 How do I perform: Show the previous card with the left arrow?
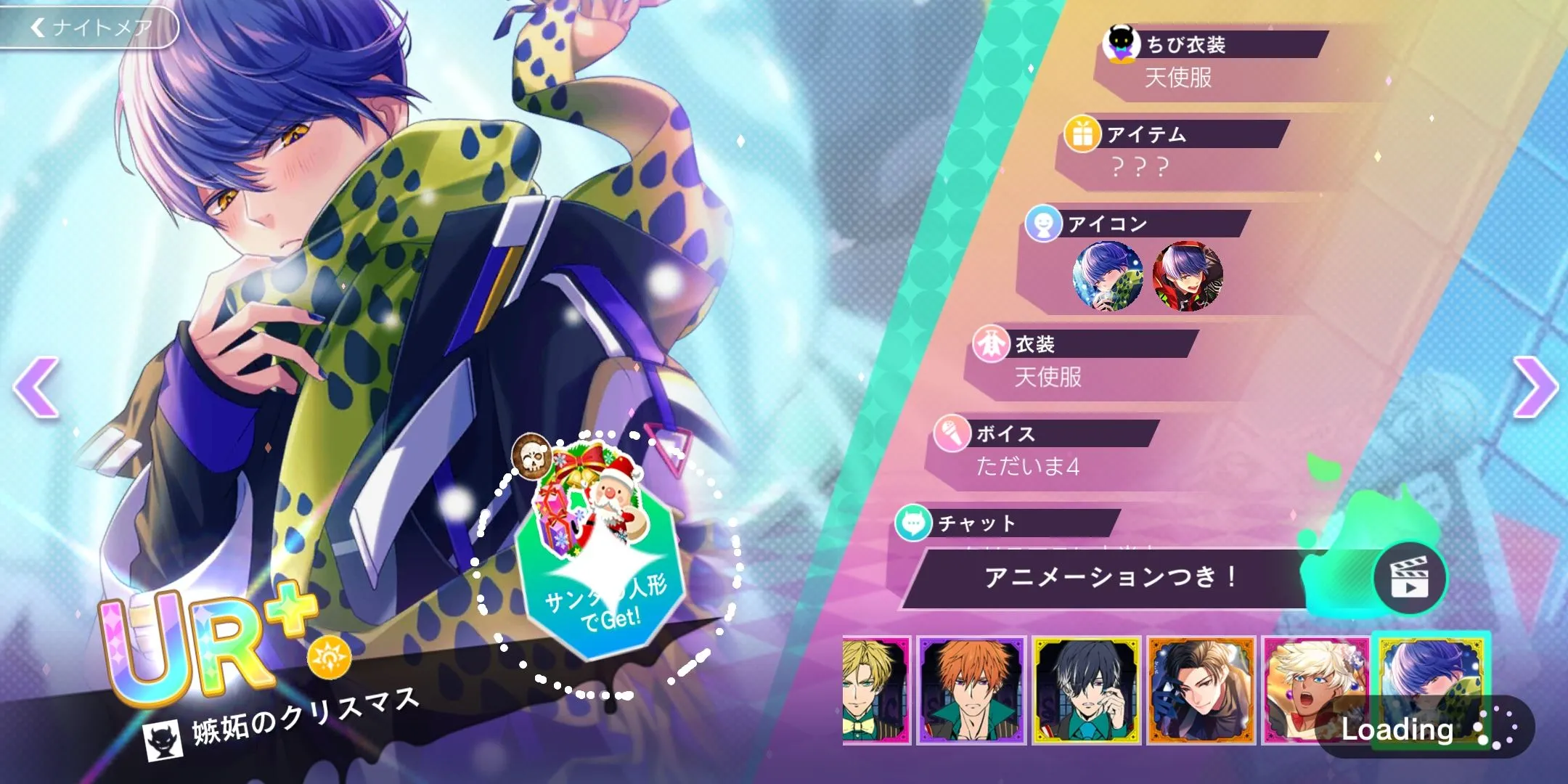point(36,387)
